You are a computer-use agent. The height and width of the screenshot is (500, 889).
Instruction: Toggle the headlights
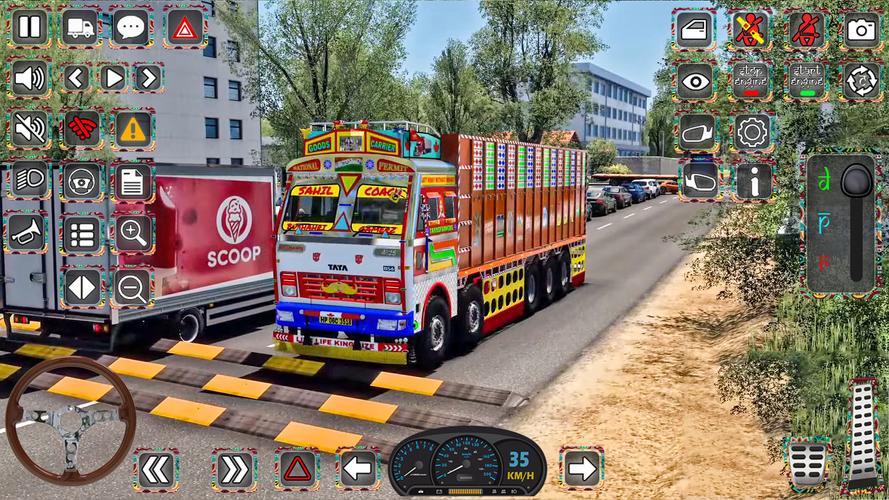[29, 180]
